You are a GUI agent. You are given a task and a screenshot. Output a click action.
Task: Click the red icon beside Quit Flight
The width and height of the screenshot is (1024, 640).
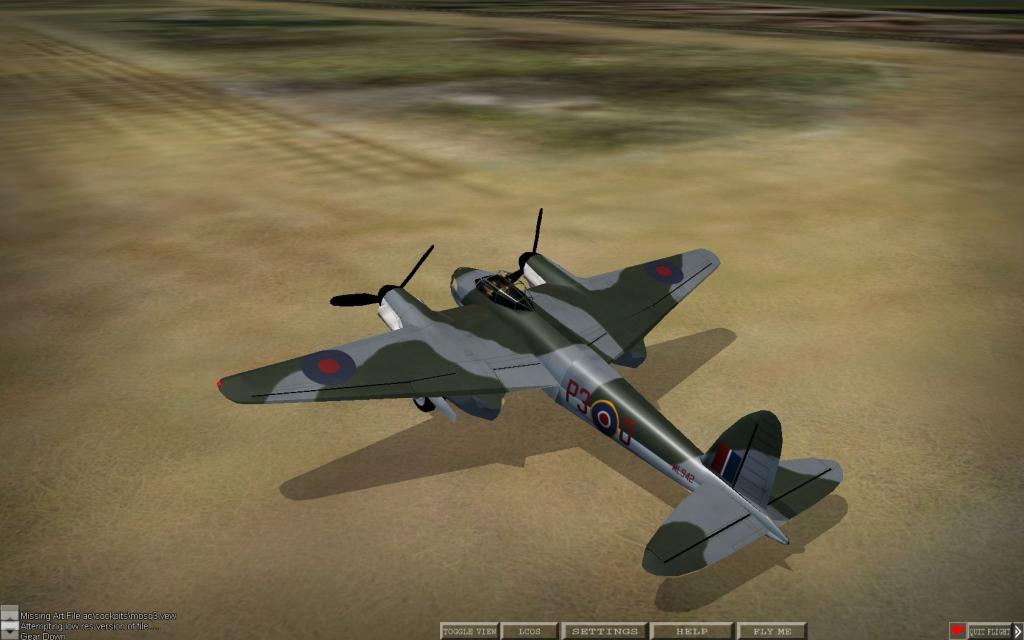pos(958,631)
